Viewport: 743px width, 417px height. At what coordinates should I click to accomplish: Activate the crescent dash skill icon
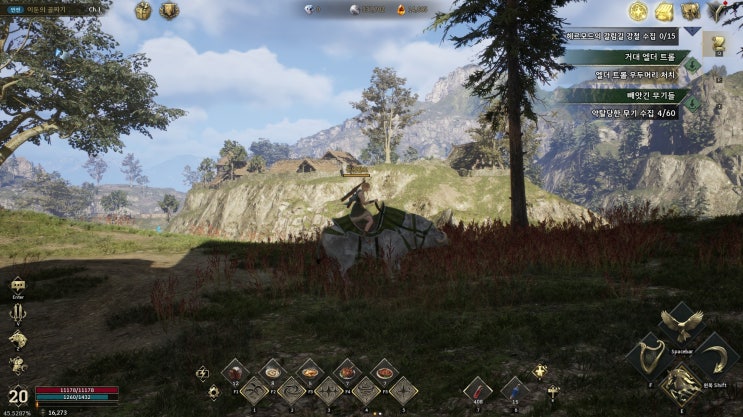pos(715,356)
